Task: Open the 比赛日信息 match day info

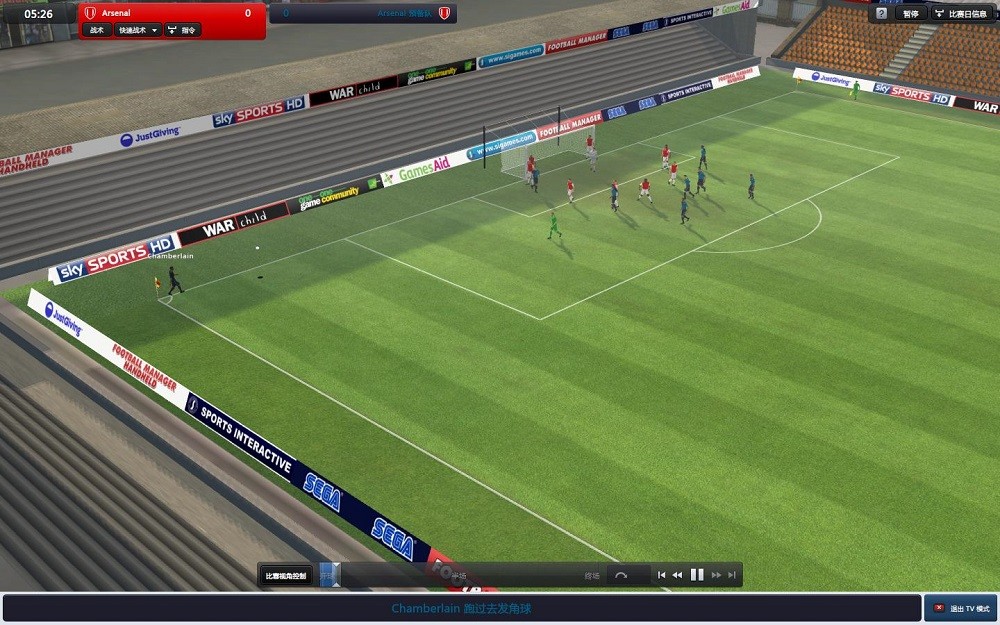Action: coord(965,14)
